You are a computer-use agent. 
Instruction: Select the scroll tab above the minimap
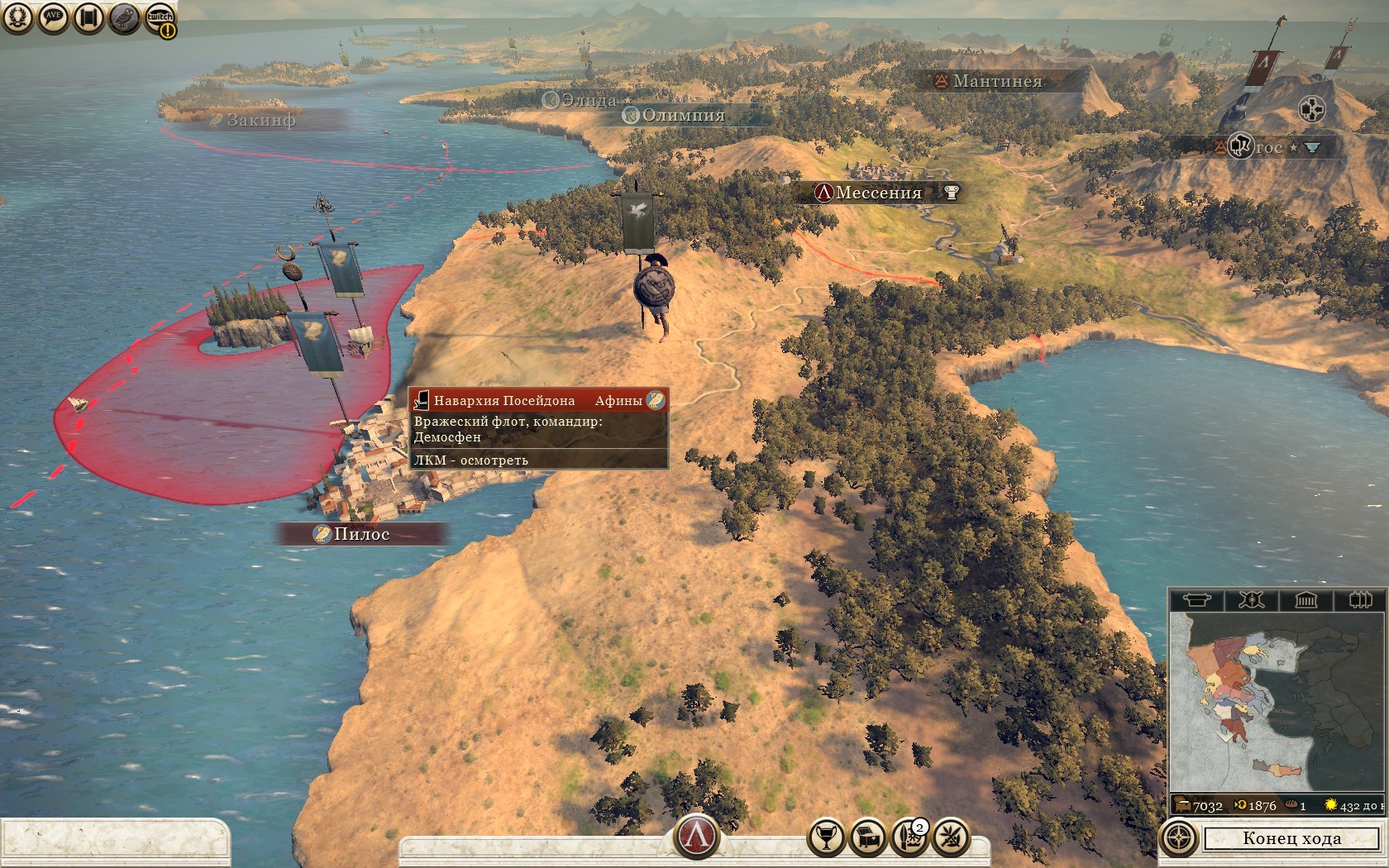tap(1196, 599)
